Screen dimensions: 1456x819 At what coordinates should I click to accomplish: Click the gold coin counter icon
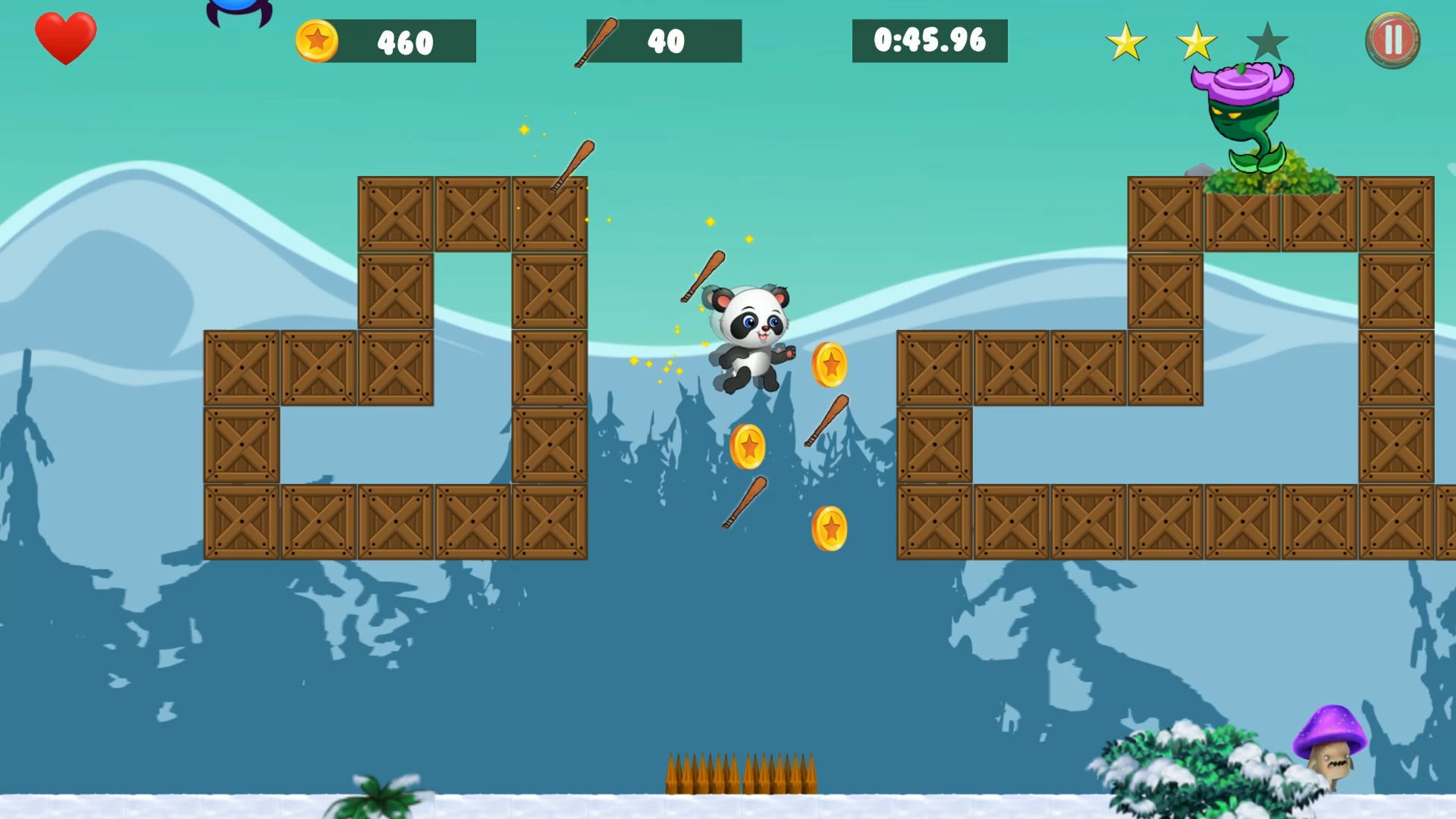(x=318, y=42)
